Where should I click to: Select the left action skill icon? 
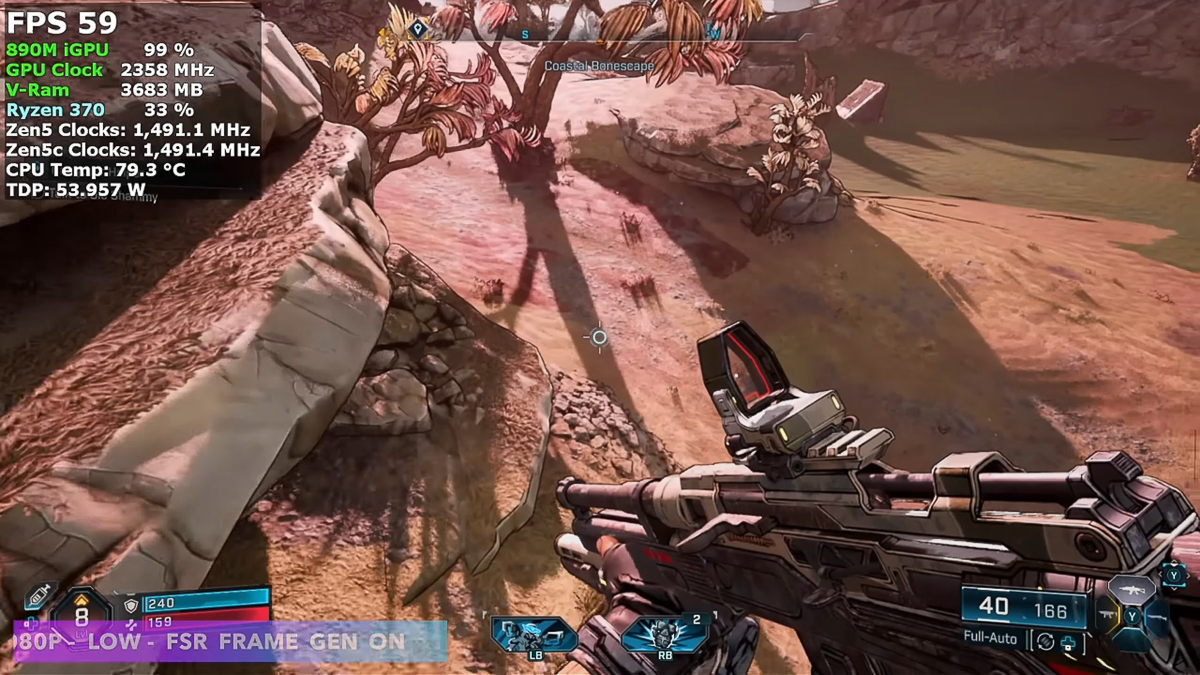pos(533,635)
